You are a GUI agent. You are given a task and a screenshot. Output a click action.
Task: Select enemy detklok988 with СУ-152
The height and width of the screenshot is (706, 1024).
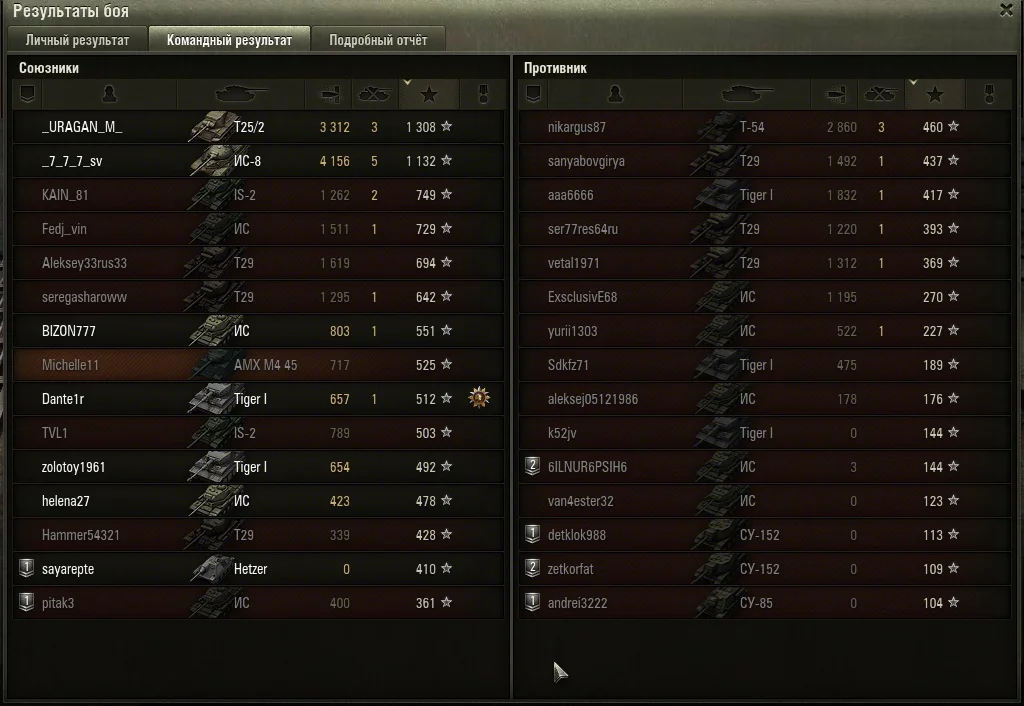(577, 535)
